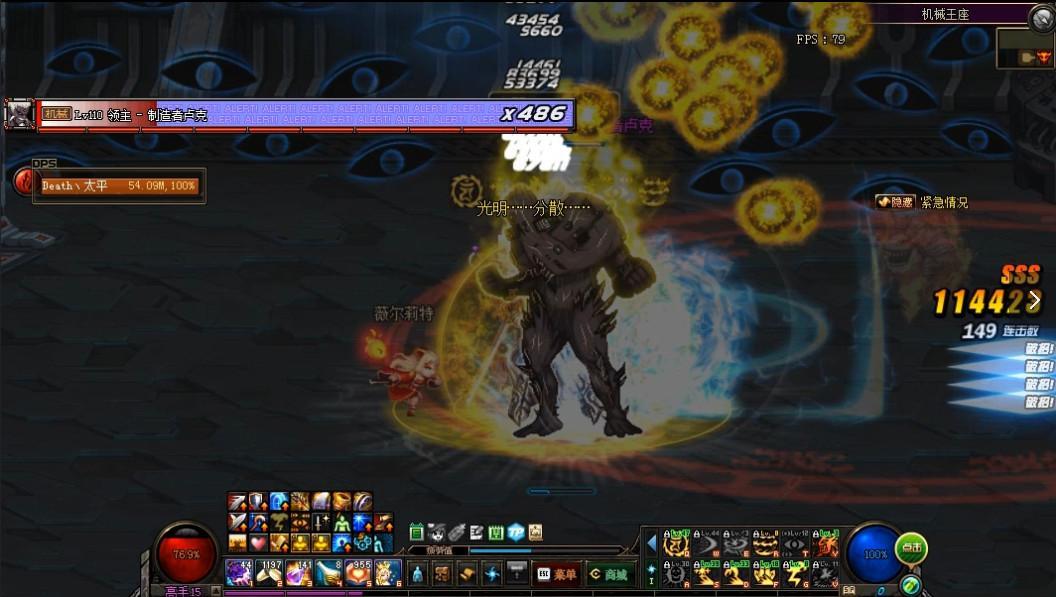Select the boss portrait on the HP bar

point(19,114)
